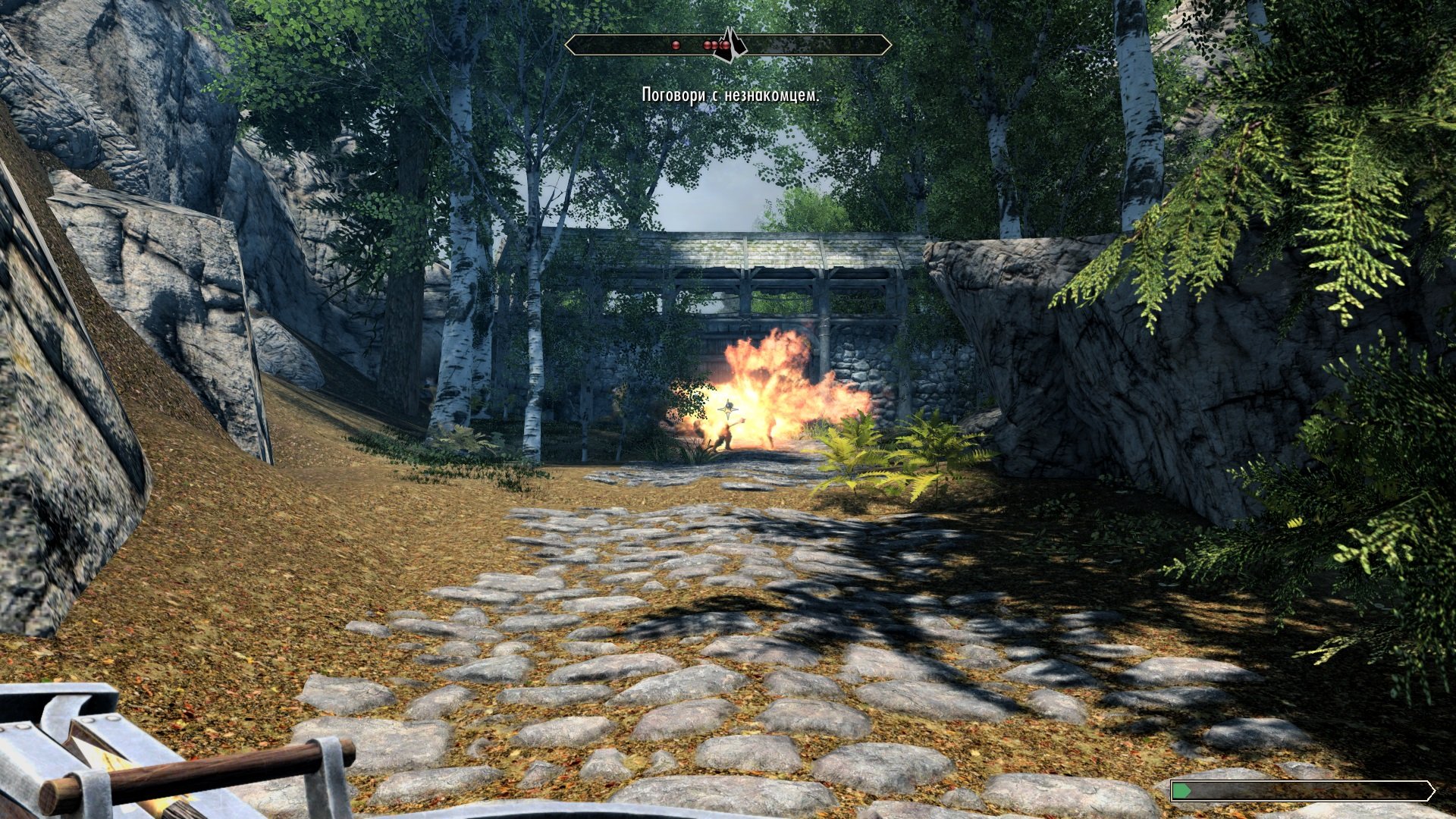Click the green segment of the stamina bar
The width and height of the screenshot is (1456, 819).
(1181, 791)
